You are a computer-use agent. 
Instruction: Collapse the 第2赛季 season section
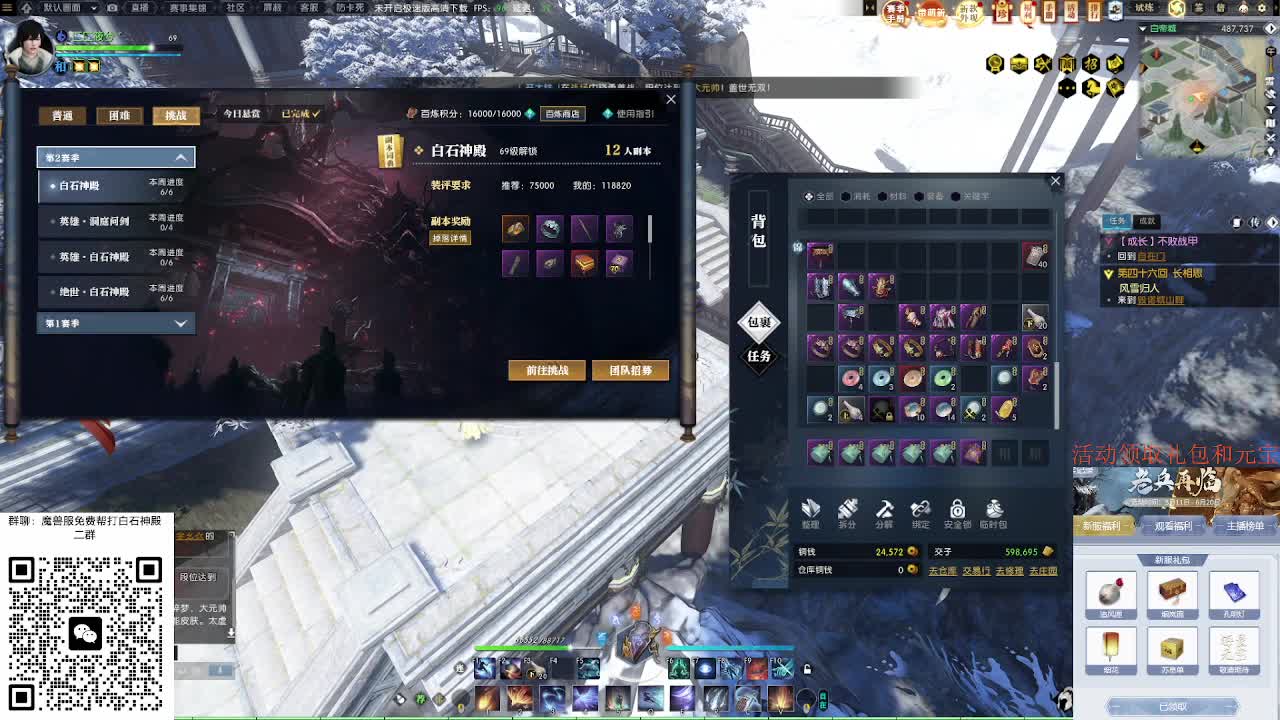[115, 157]
